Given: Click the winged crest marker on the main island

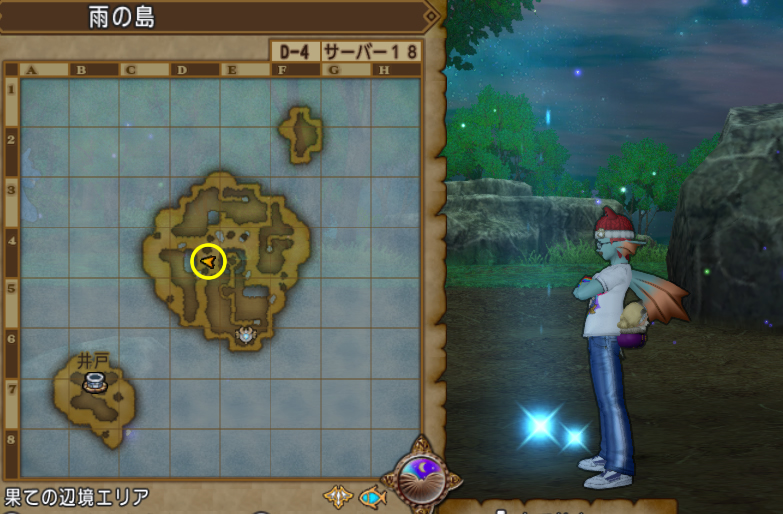Looking at the screenshot, I should pos(245,335).
